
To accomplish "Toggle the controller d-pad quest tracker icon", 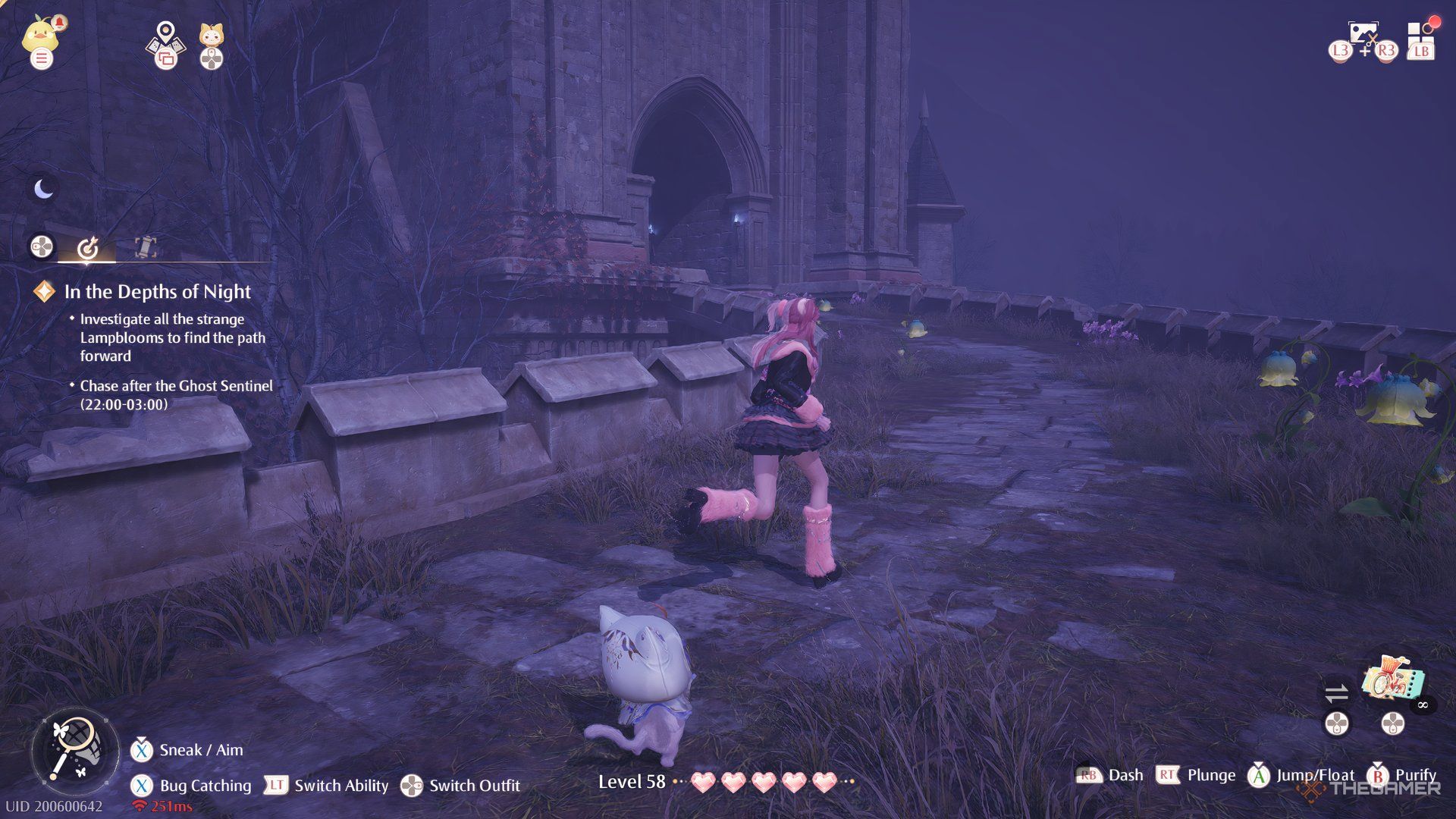I will click(42, 246).
